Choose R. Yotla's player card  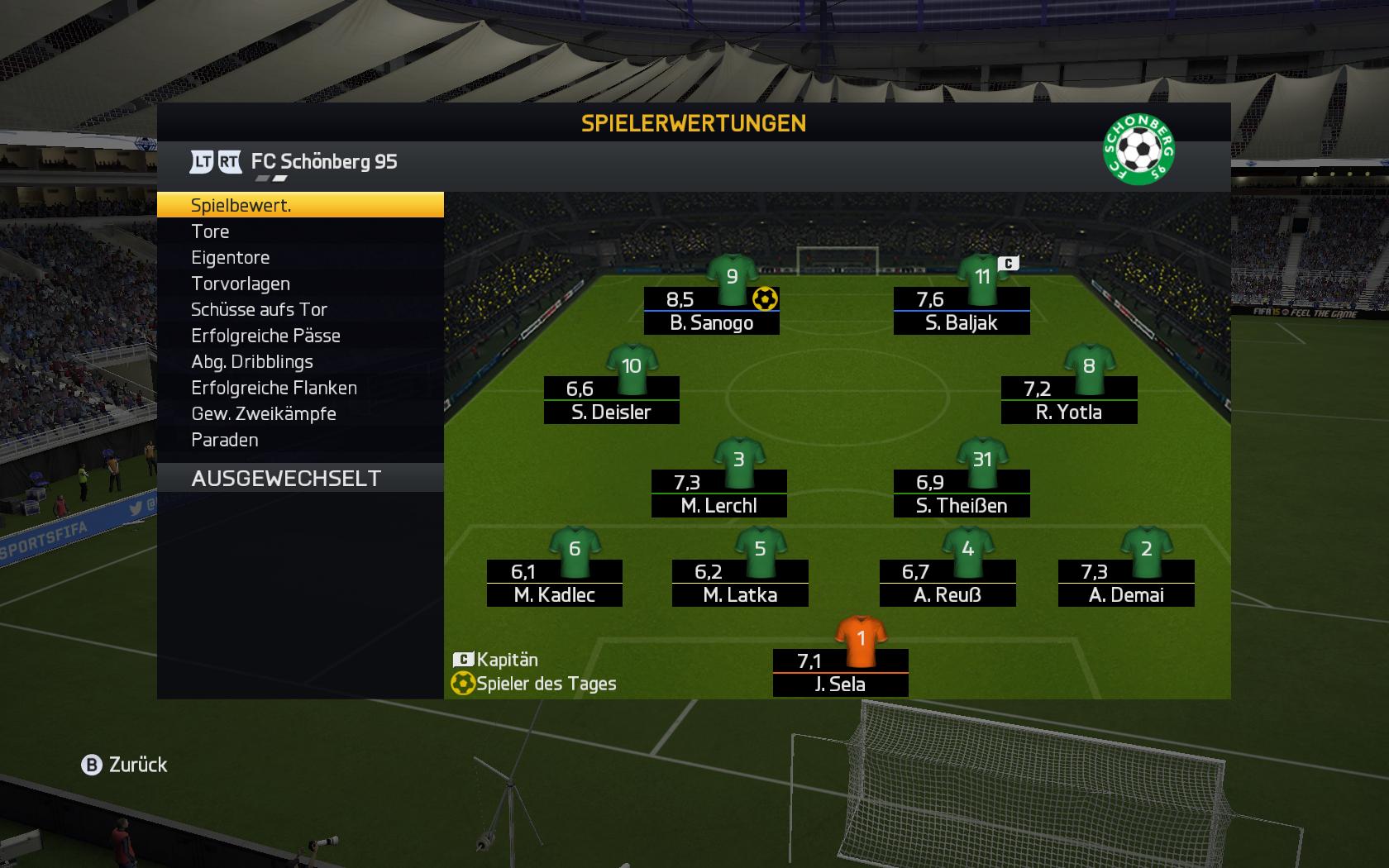point(1069,400)
